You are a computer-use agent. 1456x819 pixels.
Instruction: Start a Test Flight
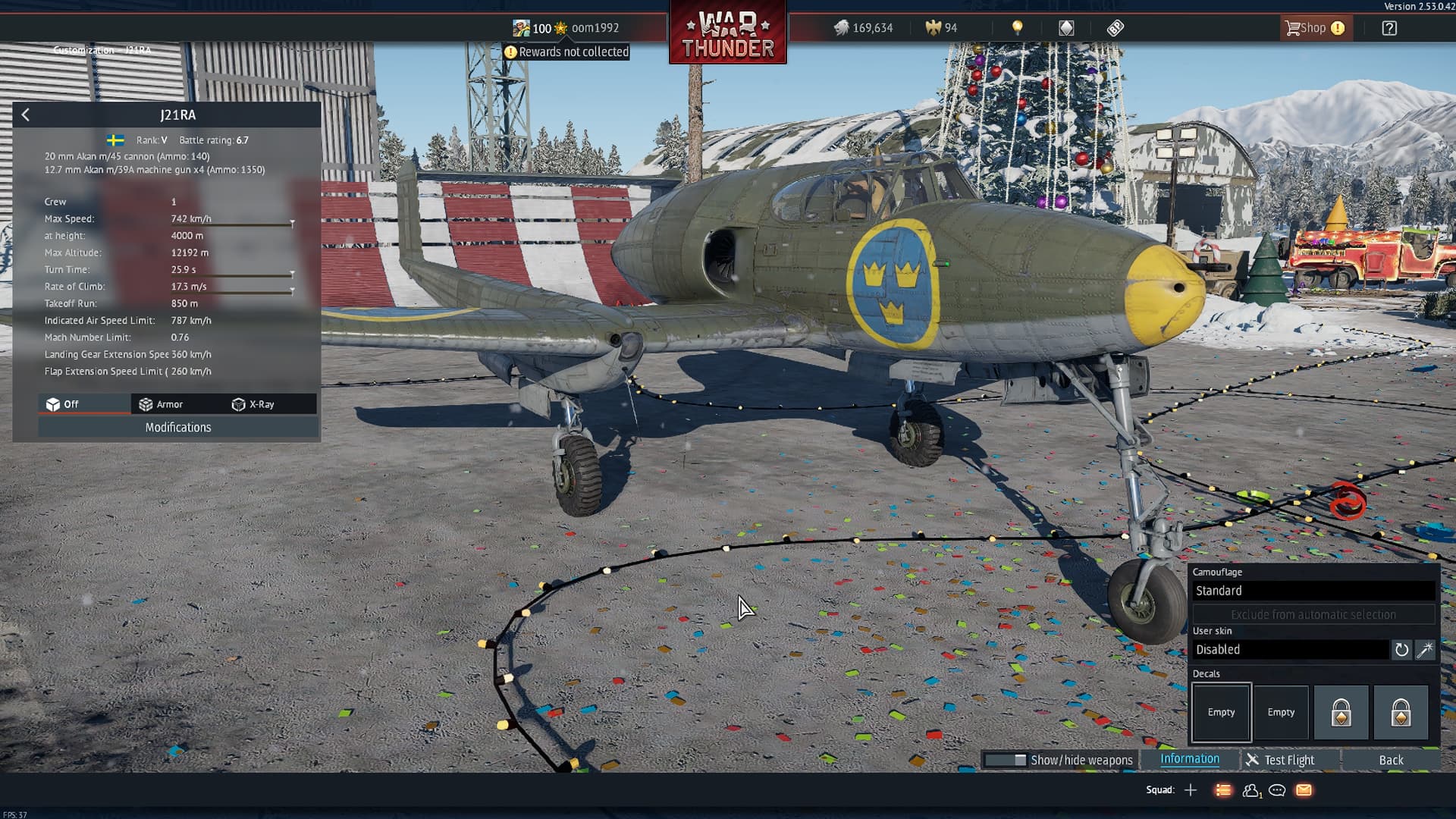tap(1280, 760)
